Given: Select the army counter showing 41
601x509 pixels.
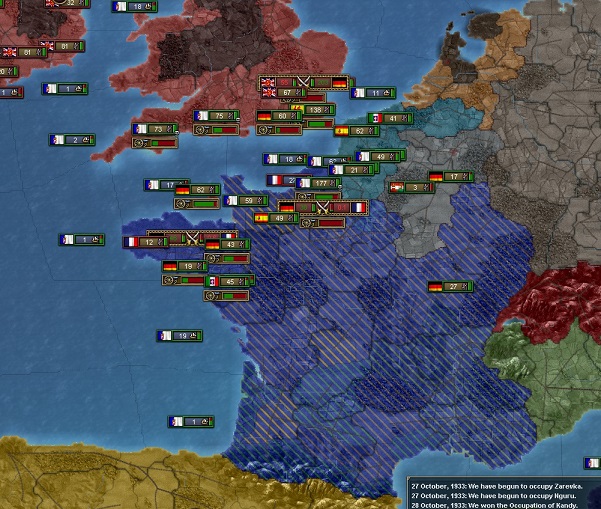Looking at the screenshot, I should (390, 118).
